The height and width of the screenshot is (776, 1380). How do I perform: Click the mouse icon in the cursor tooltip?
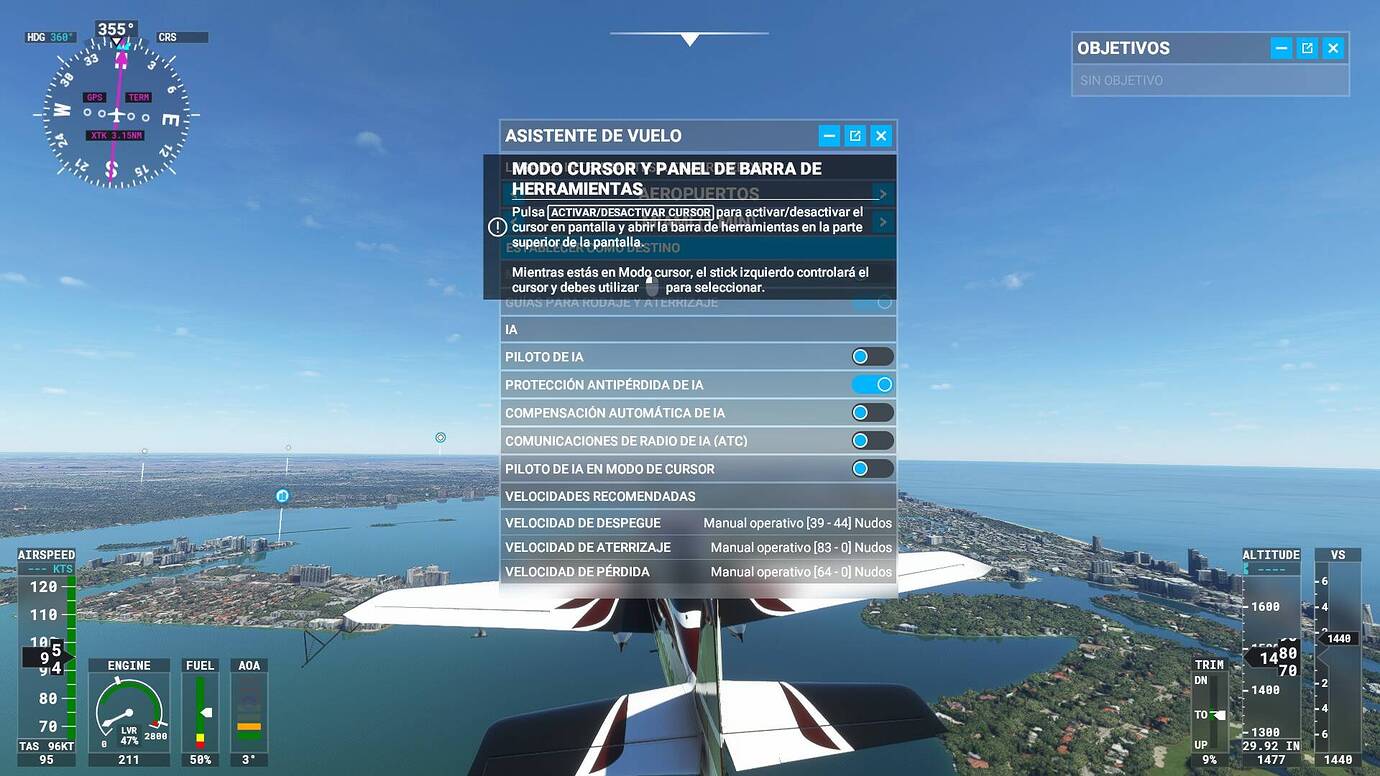(x=650, y=285)
